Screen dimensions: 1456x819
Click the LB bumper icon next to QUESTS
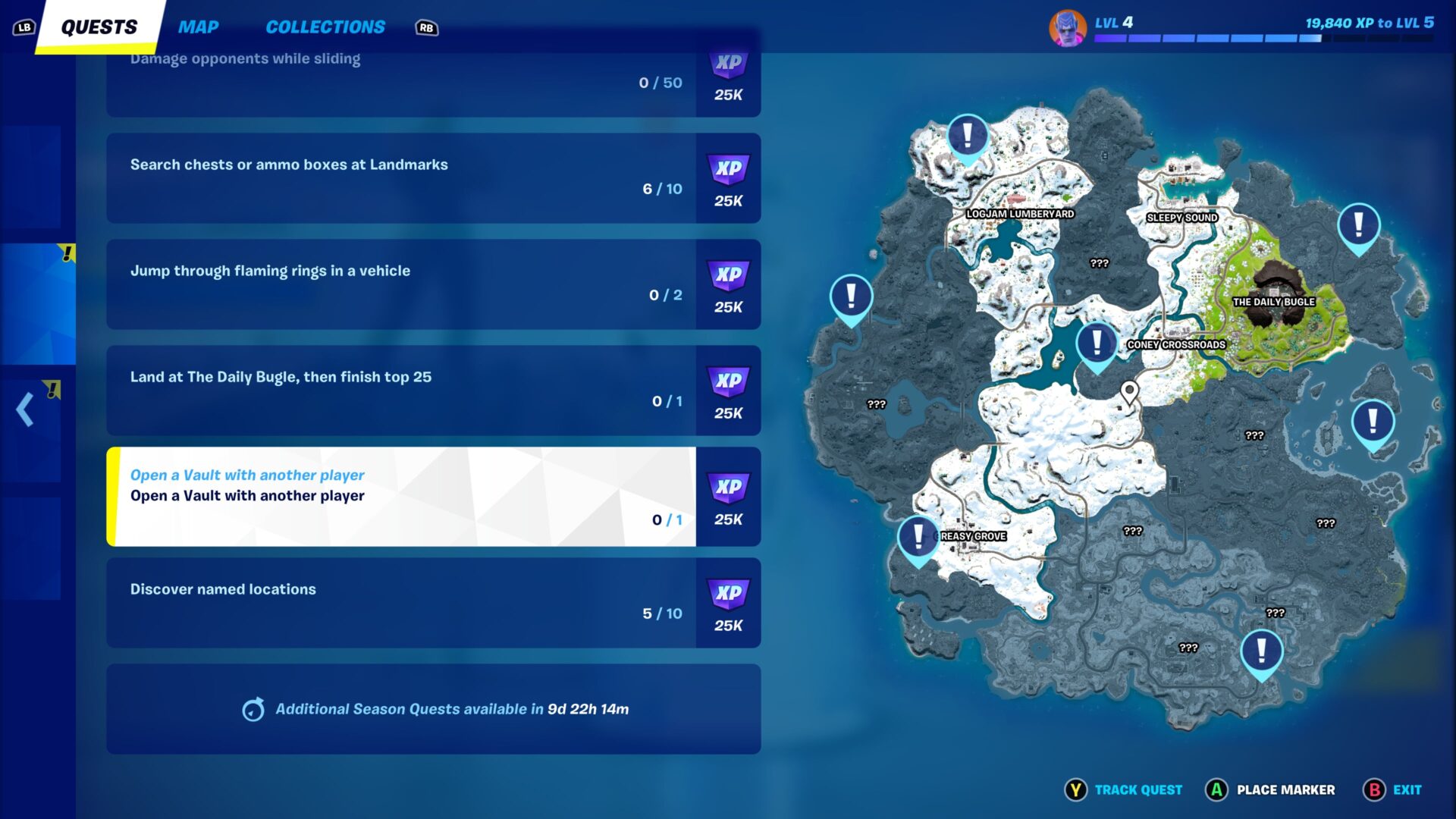click(24, 26)
